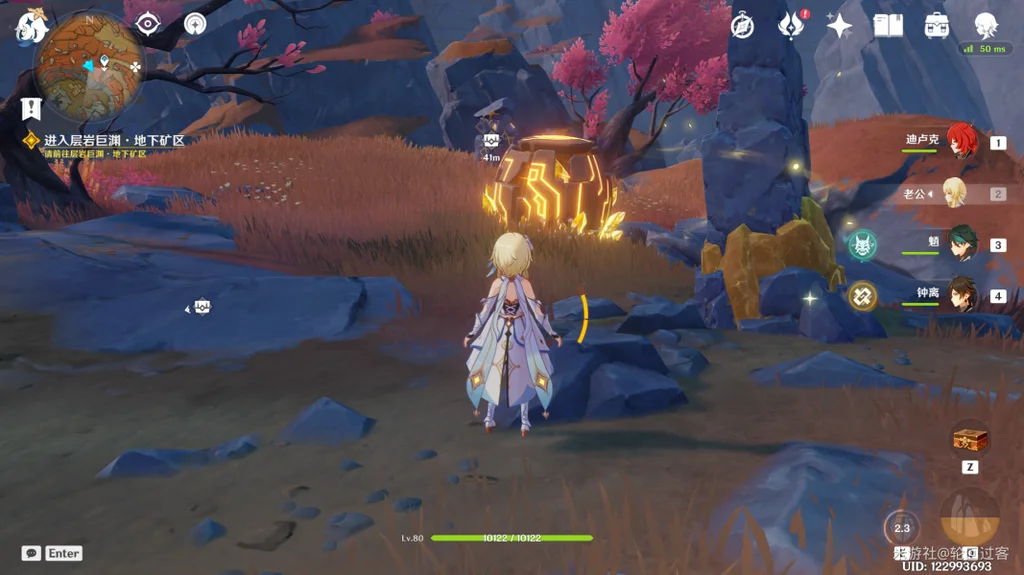This screenshot has height=575, width=1024.
Task: Switch to party member 魈
Action: tap(961, 244)
